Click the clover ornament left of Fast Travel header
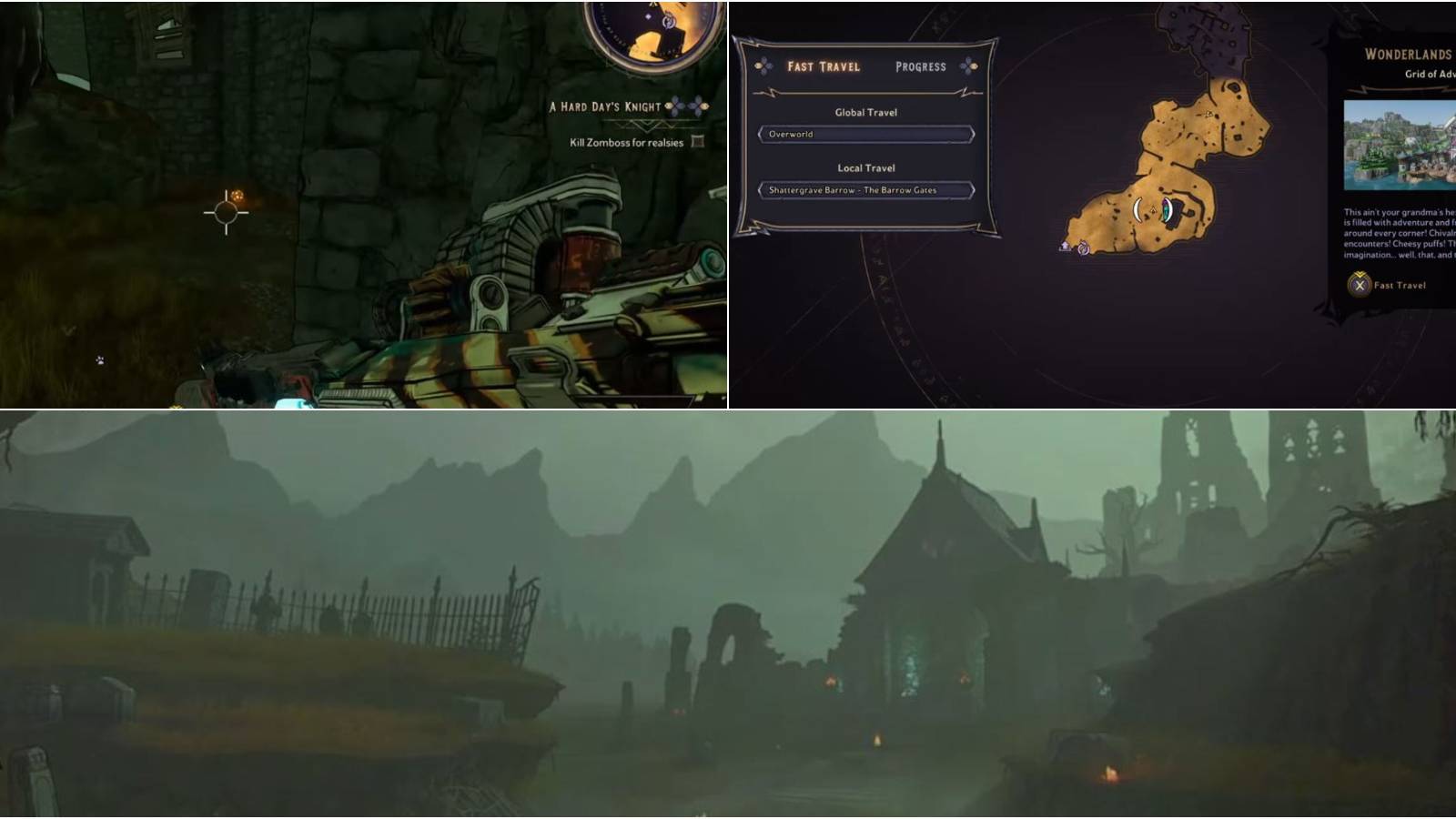 pos(763,66)
